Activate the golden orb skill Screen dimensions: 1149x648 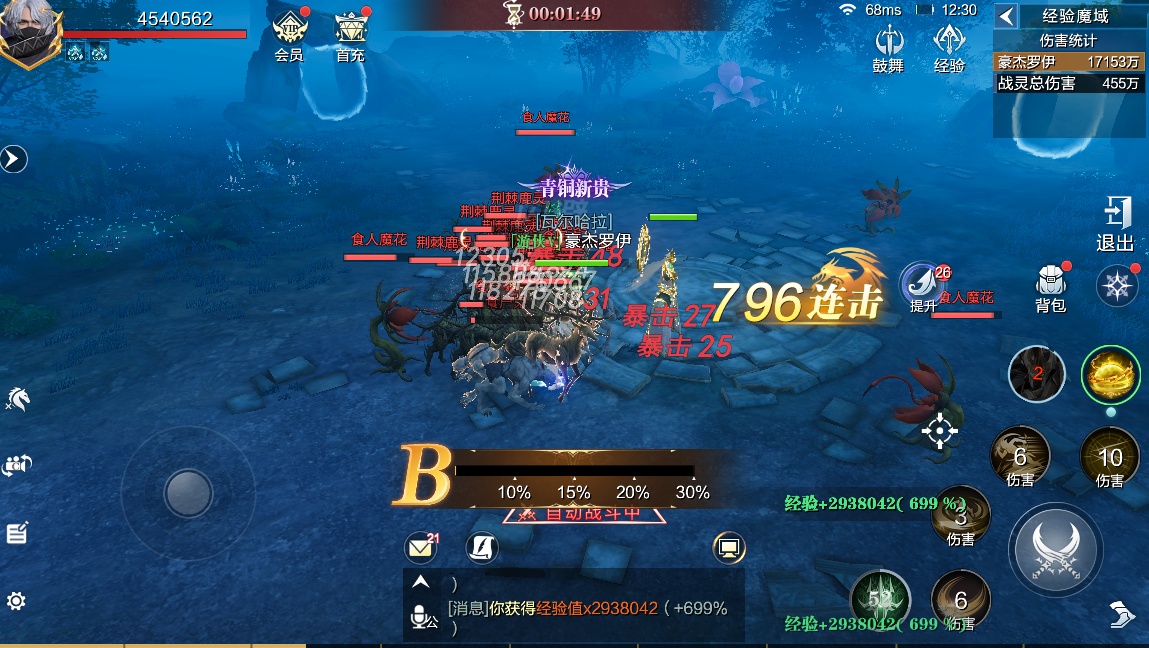point(1110,375)
